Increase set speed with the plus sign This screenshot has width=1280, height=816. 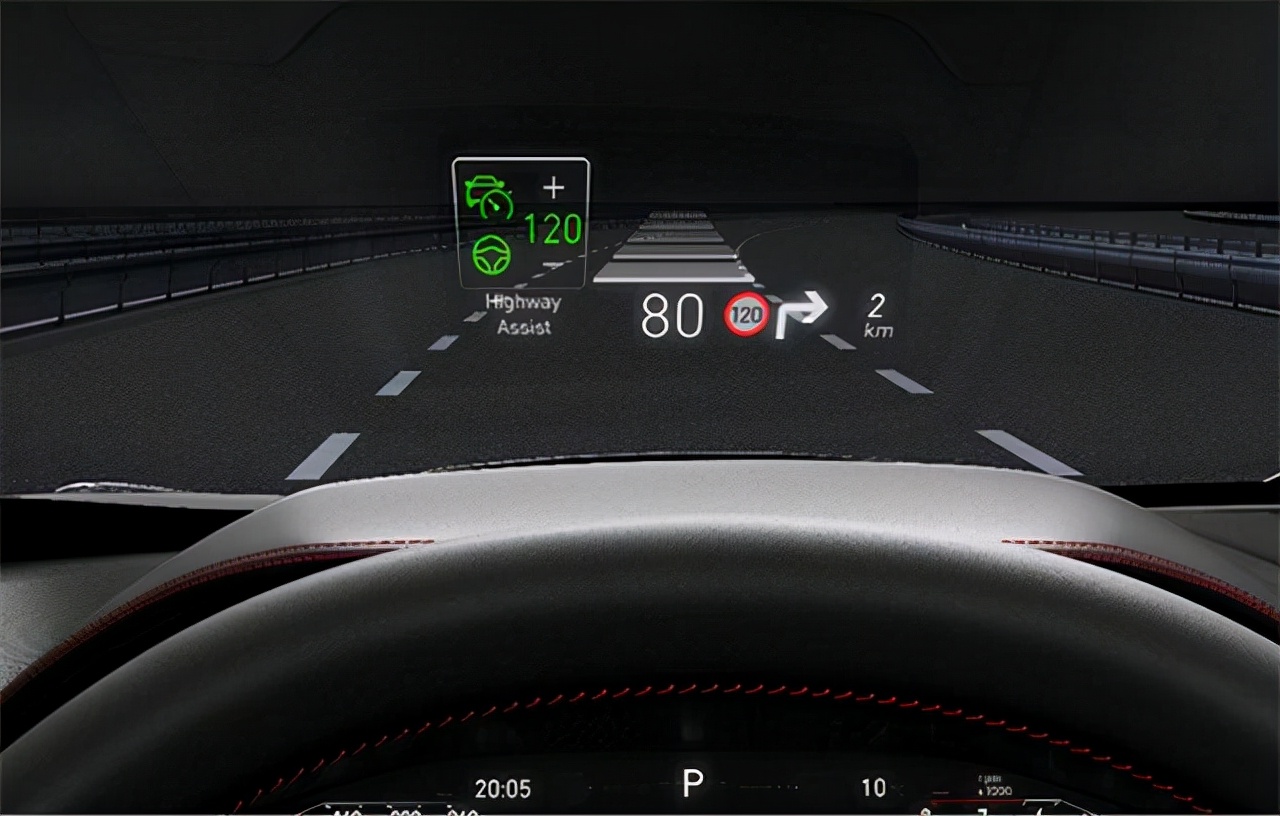[x=553, y=187]
